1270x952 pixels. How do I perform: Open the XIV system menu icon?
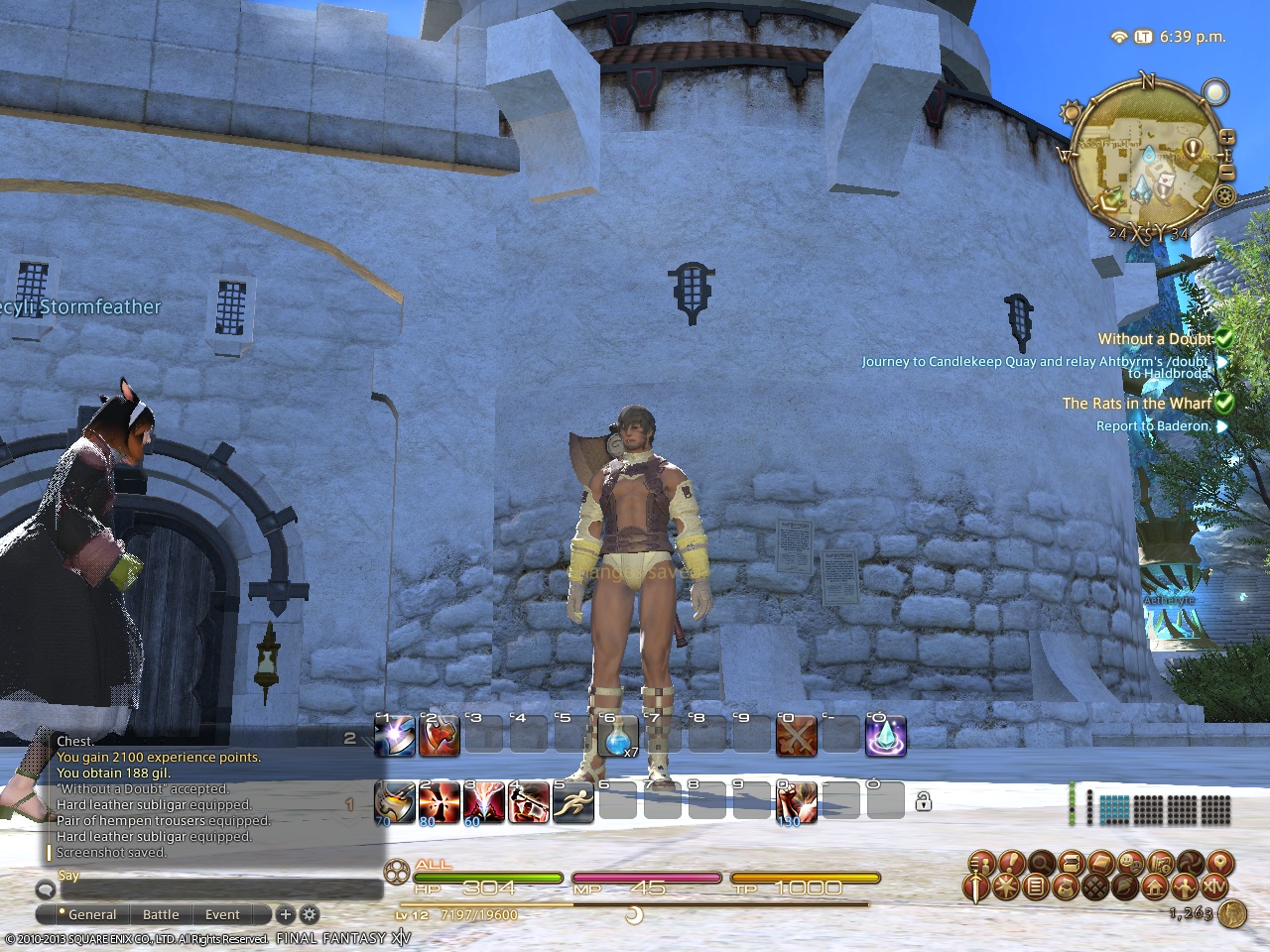pyautogui.click(x=1215, y=887)
